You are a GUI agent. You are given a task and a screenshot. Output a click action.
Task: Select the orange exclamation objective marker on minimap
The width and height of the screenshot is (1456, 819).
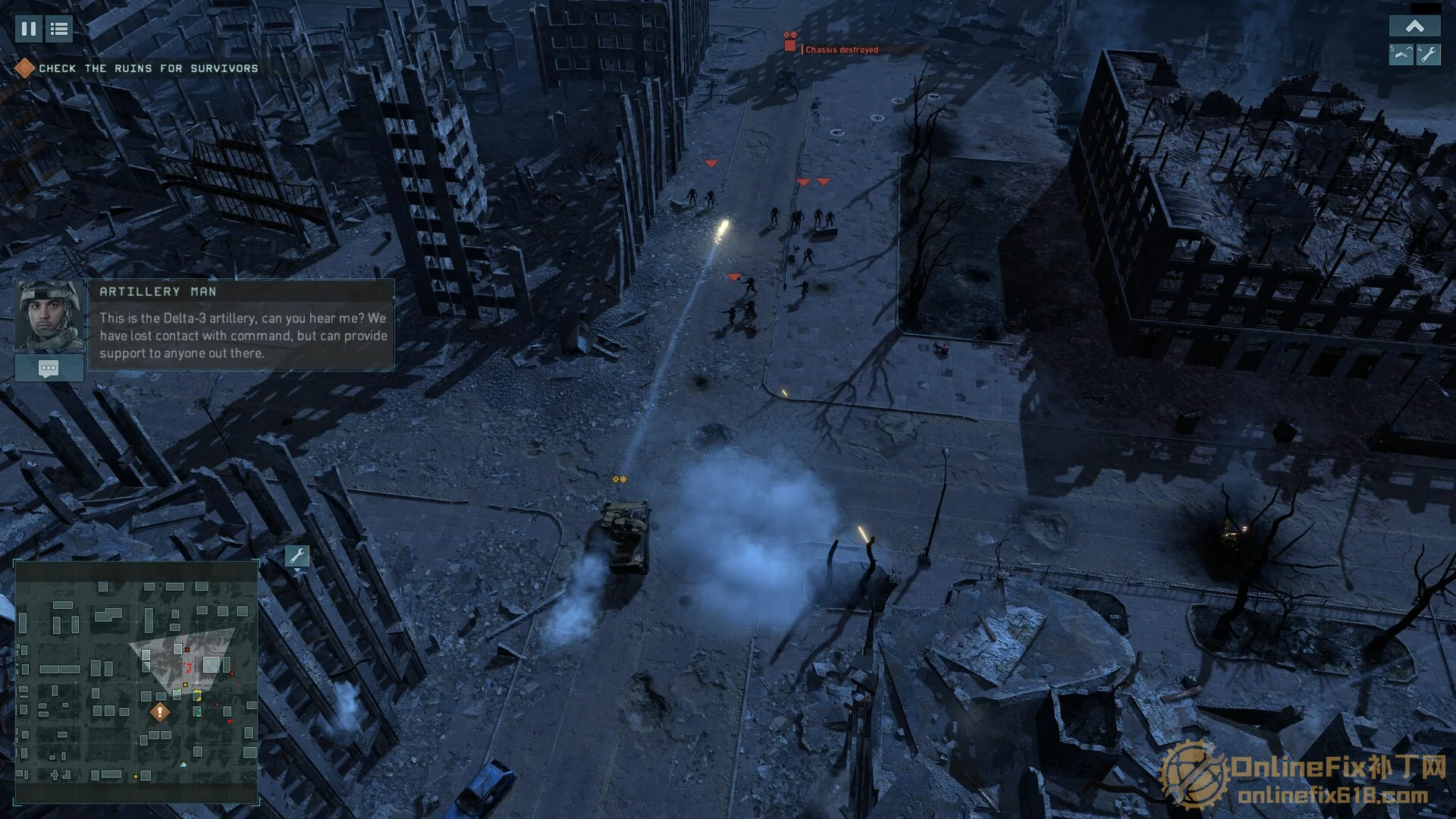(x=159, y=712)
